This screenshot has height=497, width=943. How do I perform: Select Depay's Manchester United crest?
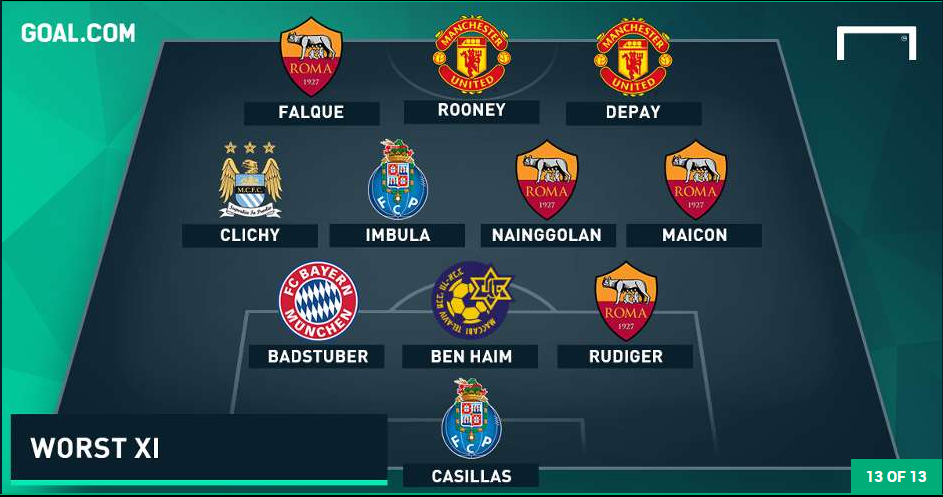click(x=633, y=56)
